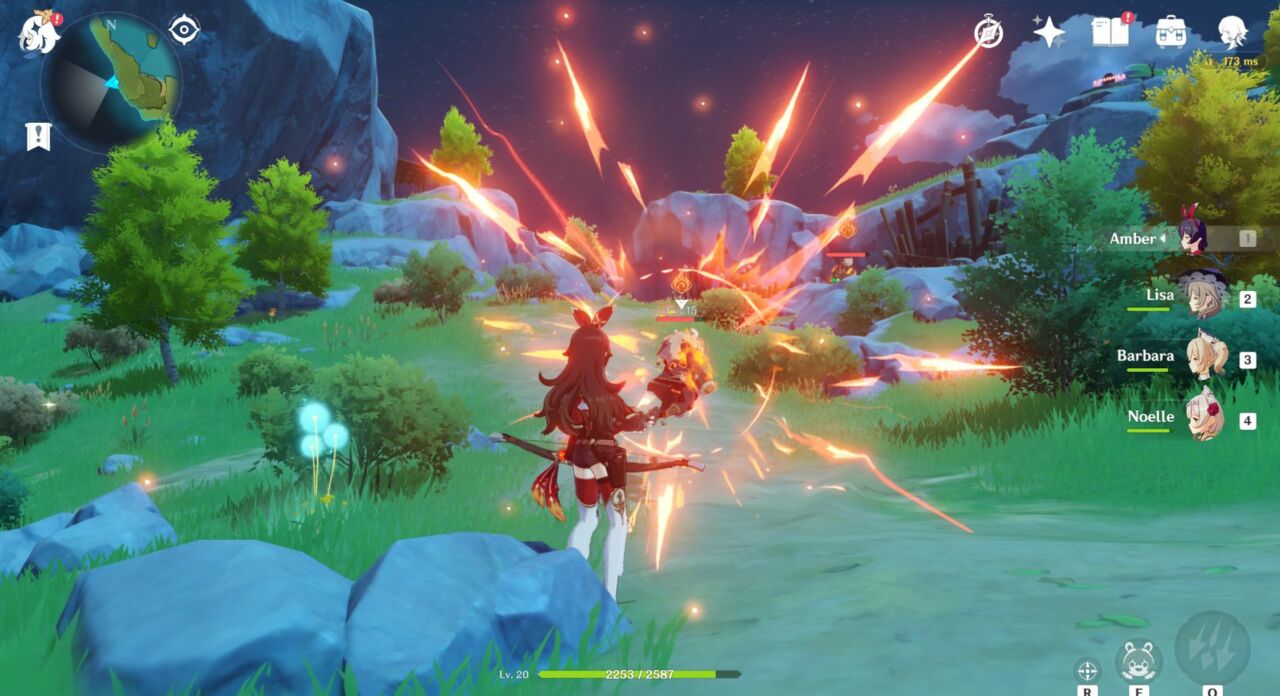The image size is (1280, 696).
Task: Open the inventory backpack icon
Action: point(1171,32)
